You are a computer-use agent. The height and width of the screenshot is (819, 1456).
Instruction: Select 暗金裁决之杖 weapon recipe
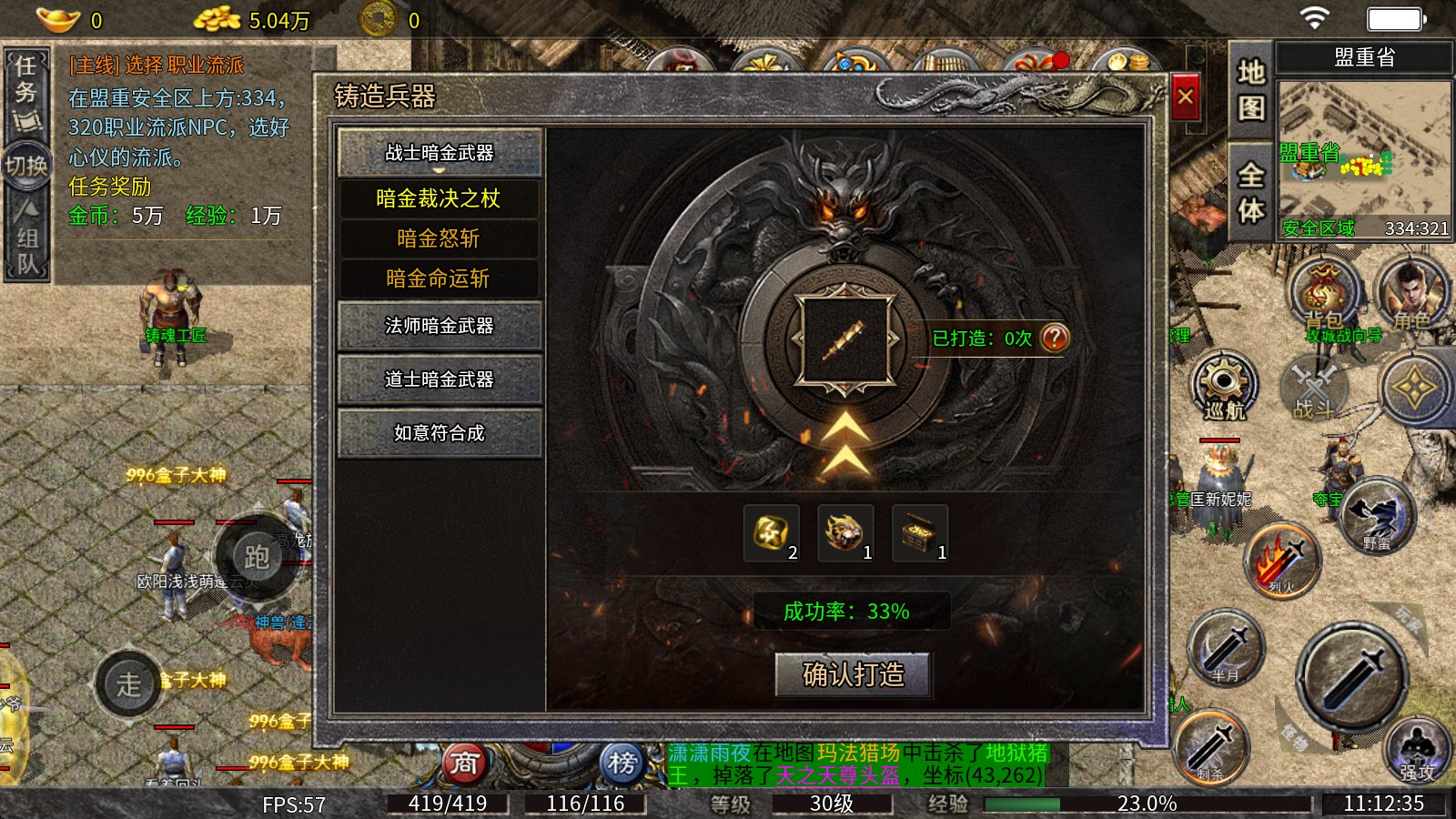(439, 198)
